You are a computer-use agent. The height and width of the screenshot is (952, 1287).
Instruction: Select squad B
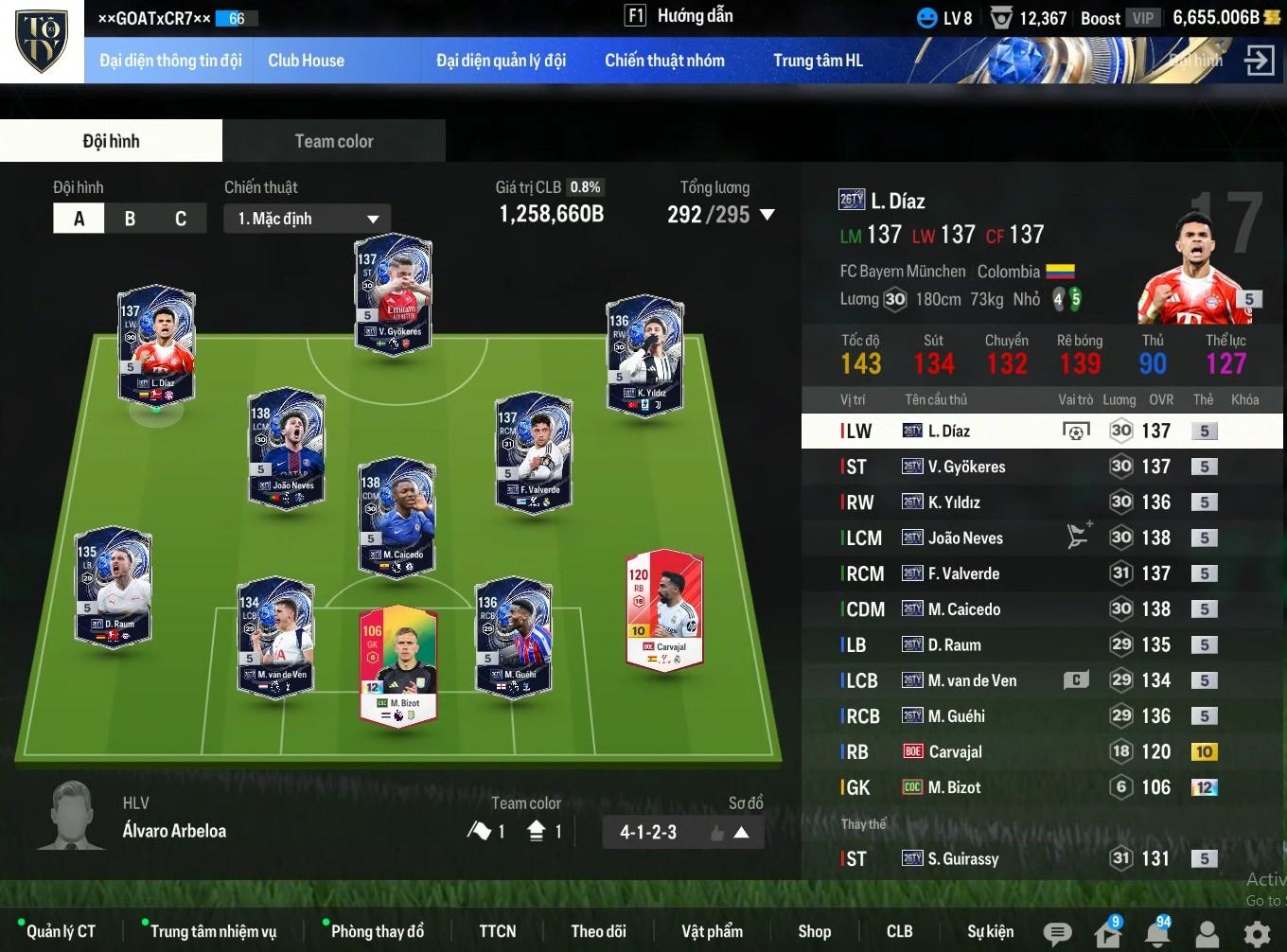click(130, 219)
